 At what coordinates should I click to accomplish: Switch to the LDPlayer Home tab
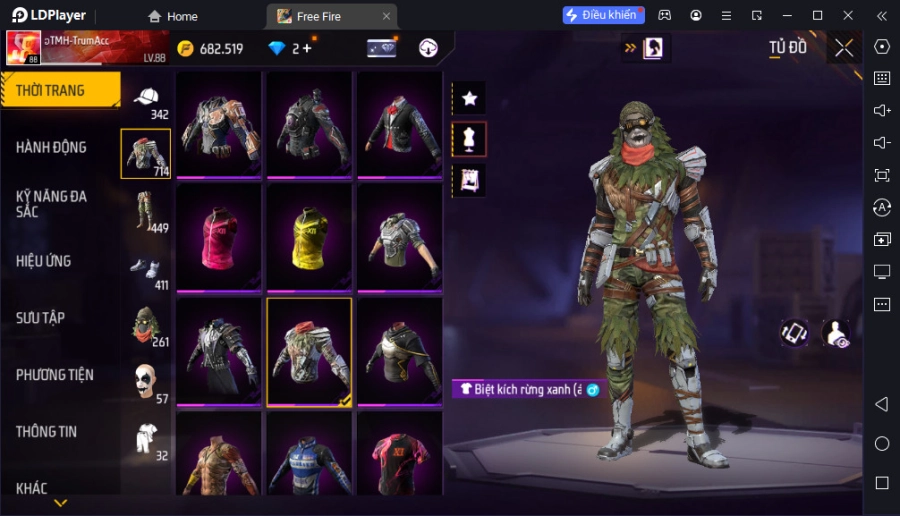pos(173,16)
